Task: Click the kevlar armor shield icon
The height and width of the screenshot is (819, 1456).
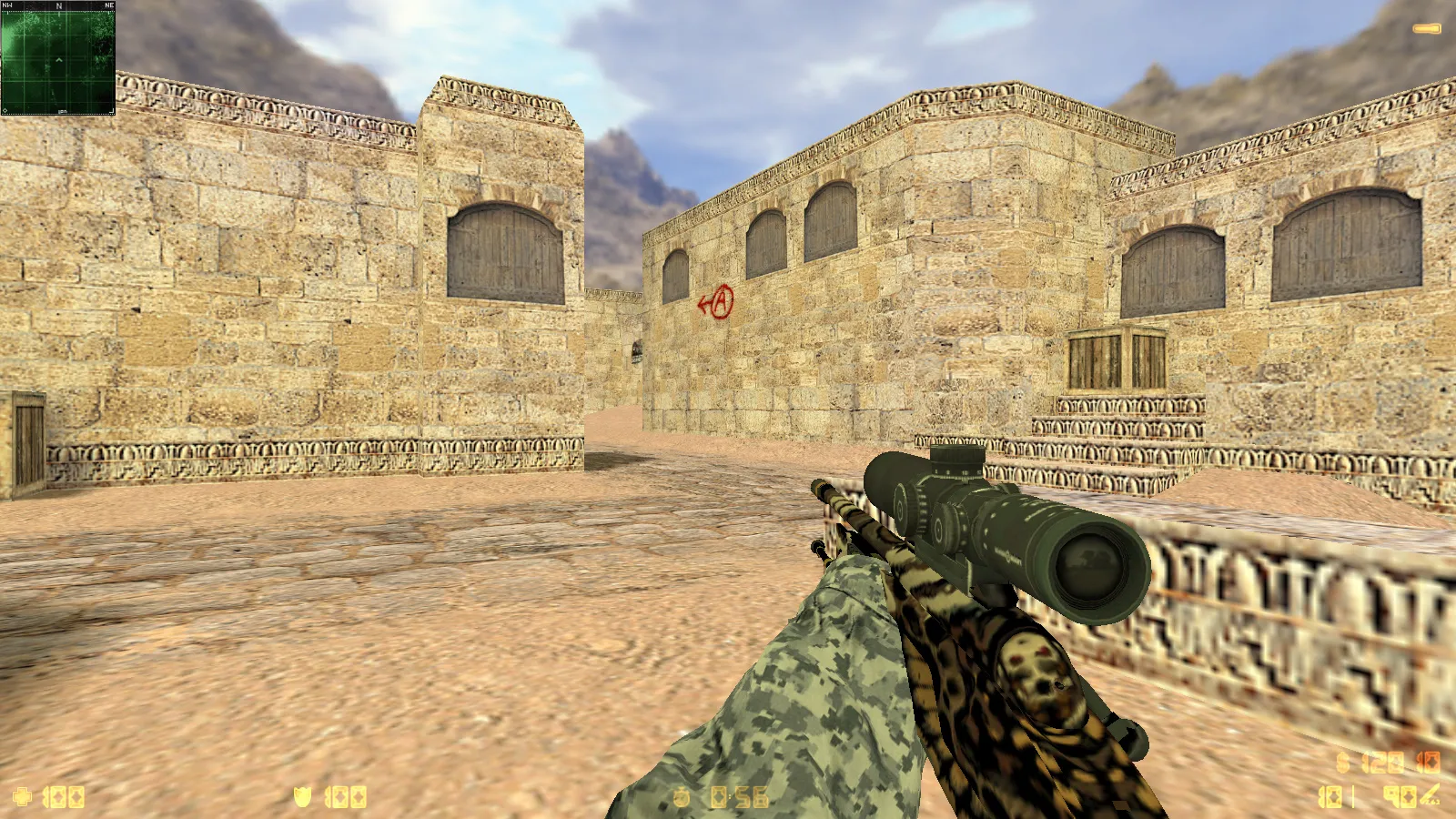Action: [x=302, y=797]
